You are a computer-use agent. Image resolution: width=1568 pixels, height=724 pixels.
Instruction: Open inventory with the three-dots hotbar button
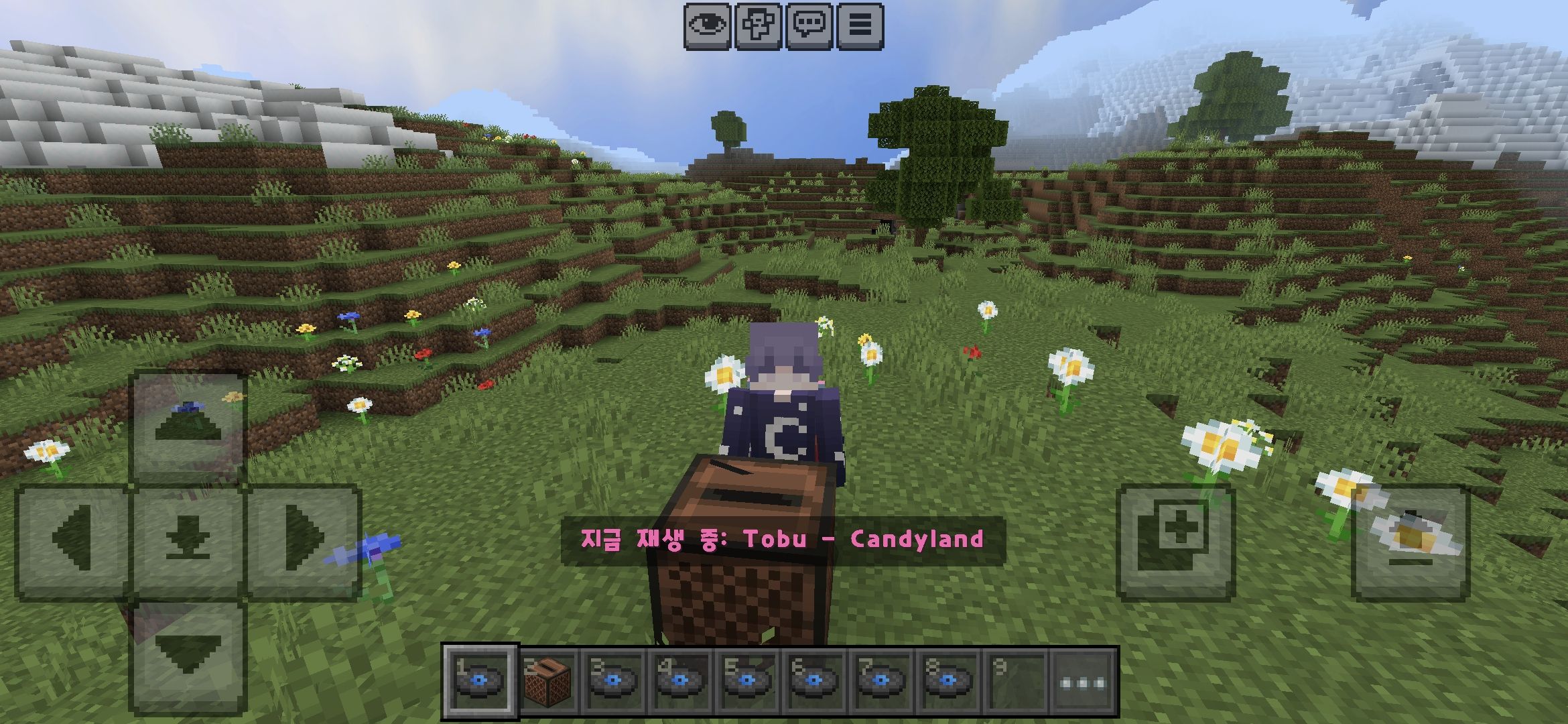tap(1082, 682)
